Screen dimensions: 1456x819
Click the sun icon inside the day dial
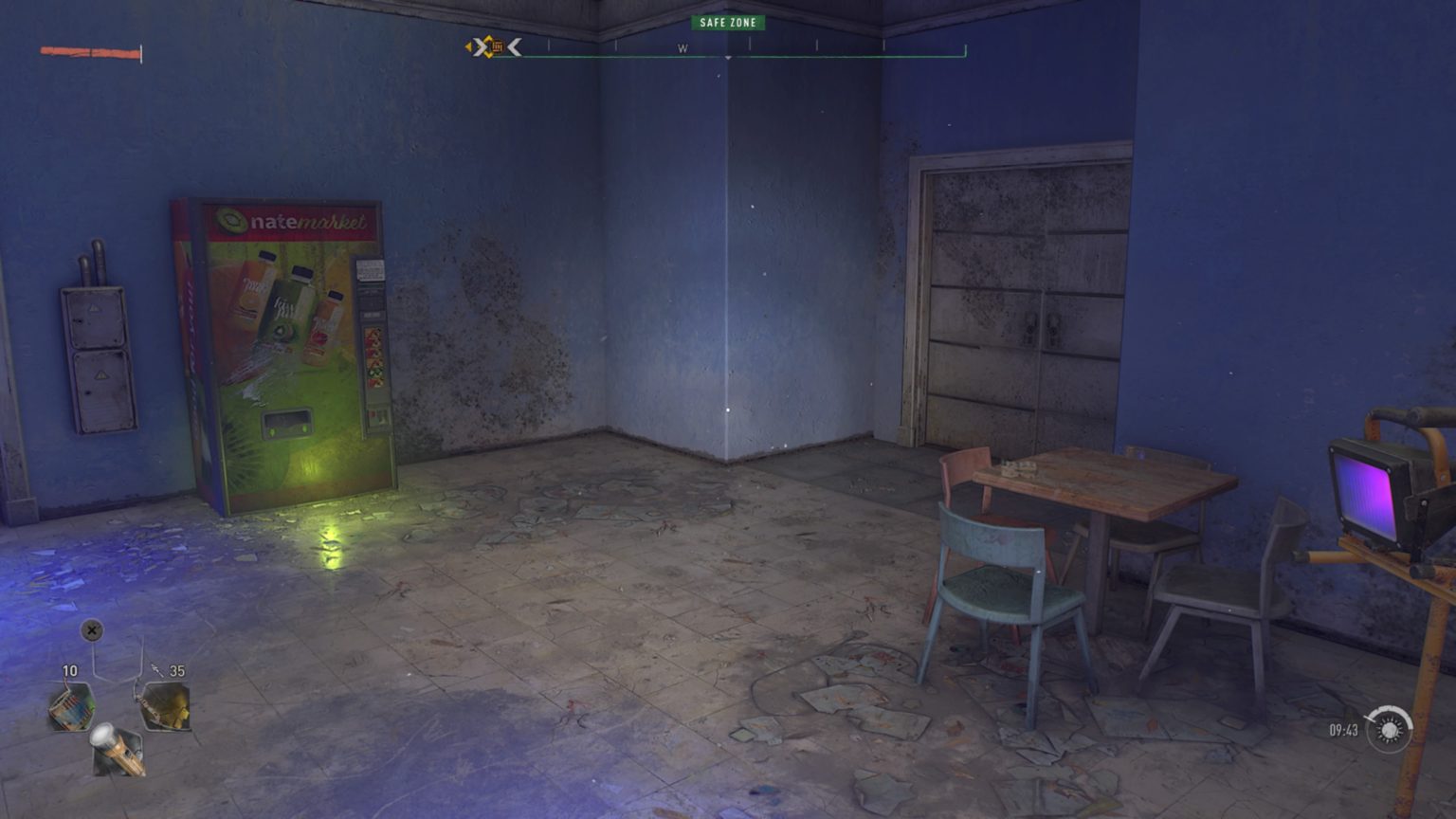[x=1389, y=730]
